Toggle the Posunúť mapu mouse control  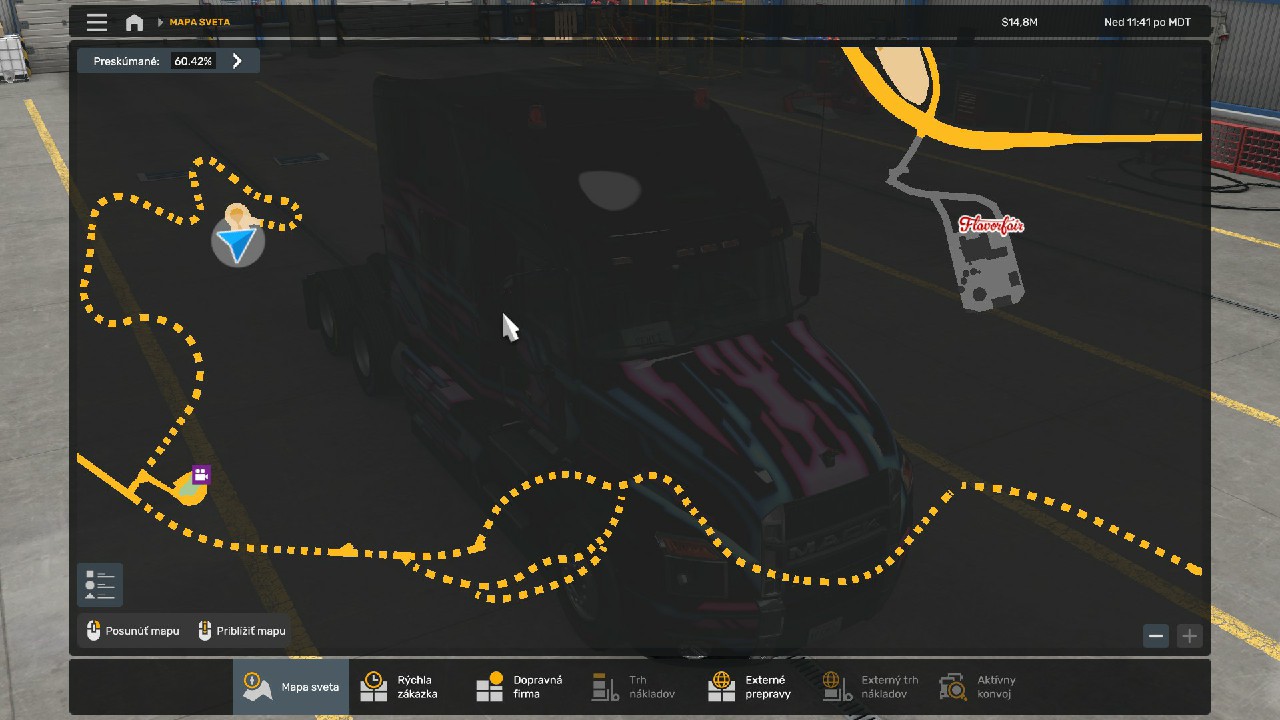(x=133, y=631)
